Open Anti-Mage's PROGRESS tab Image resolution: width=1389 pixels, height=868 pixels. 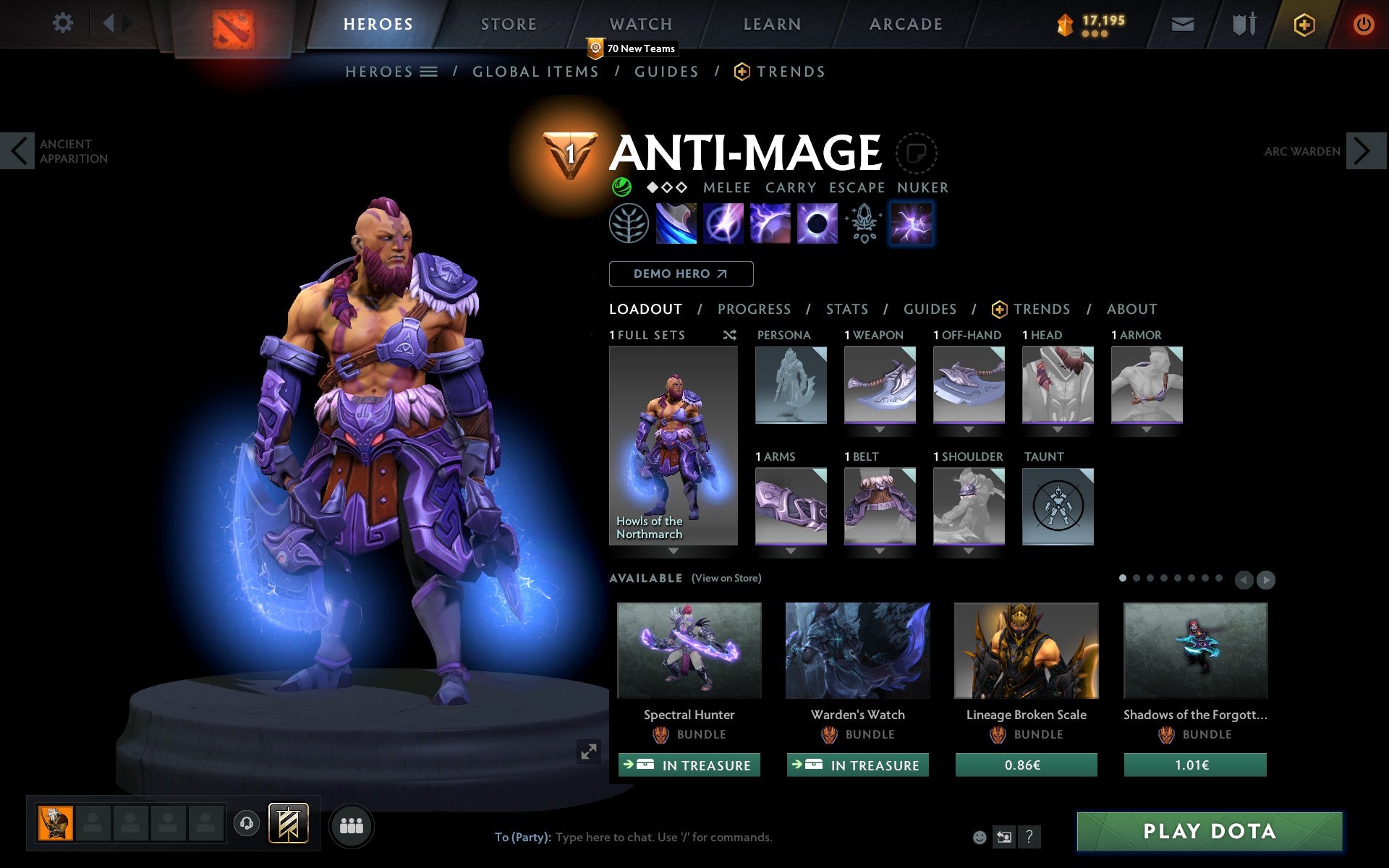[754, 309]
